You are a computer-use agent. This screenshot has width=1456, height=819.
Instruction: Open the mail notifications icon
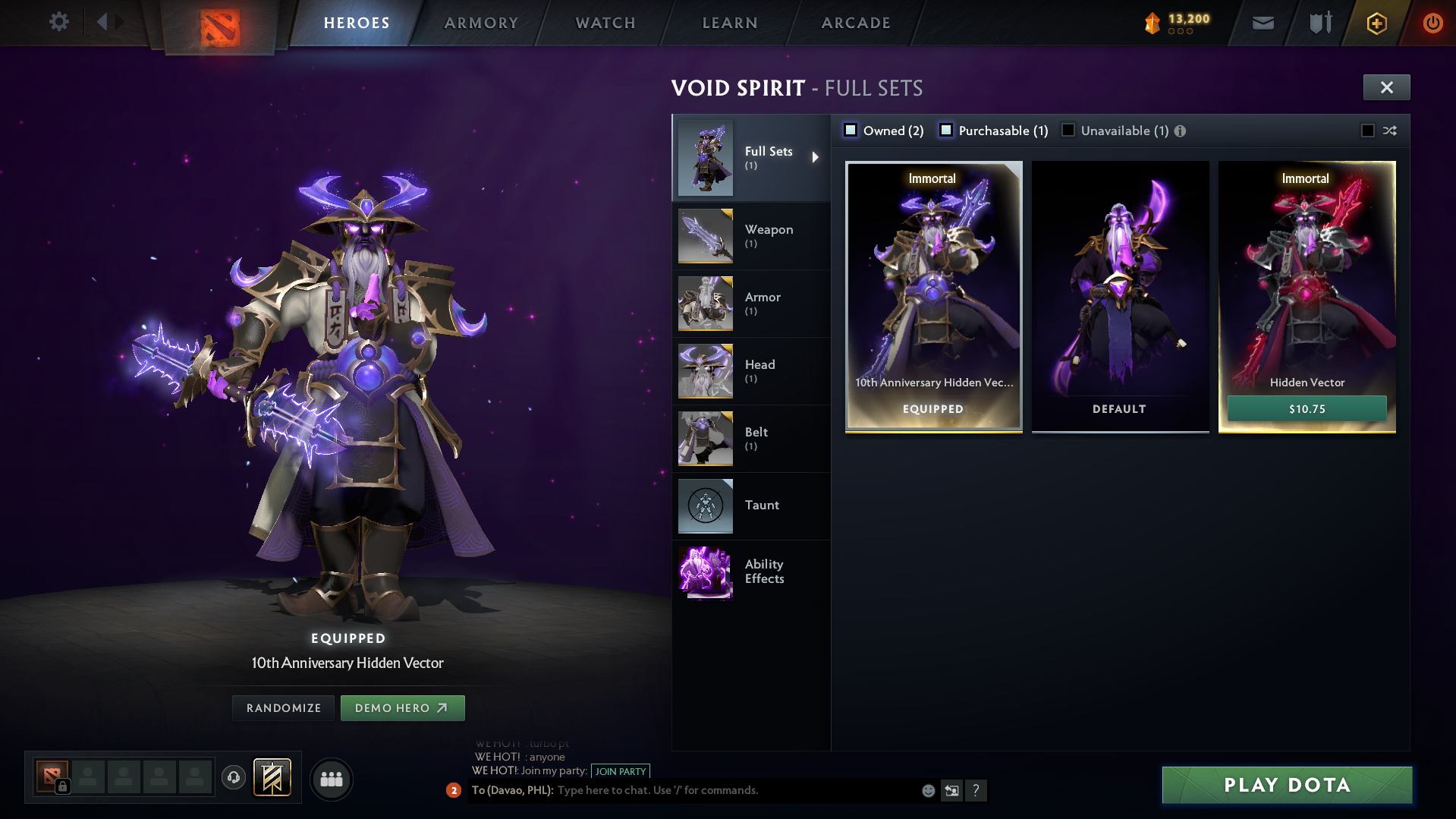1262,22
